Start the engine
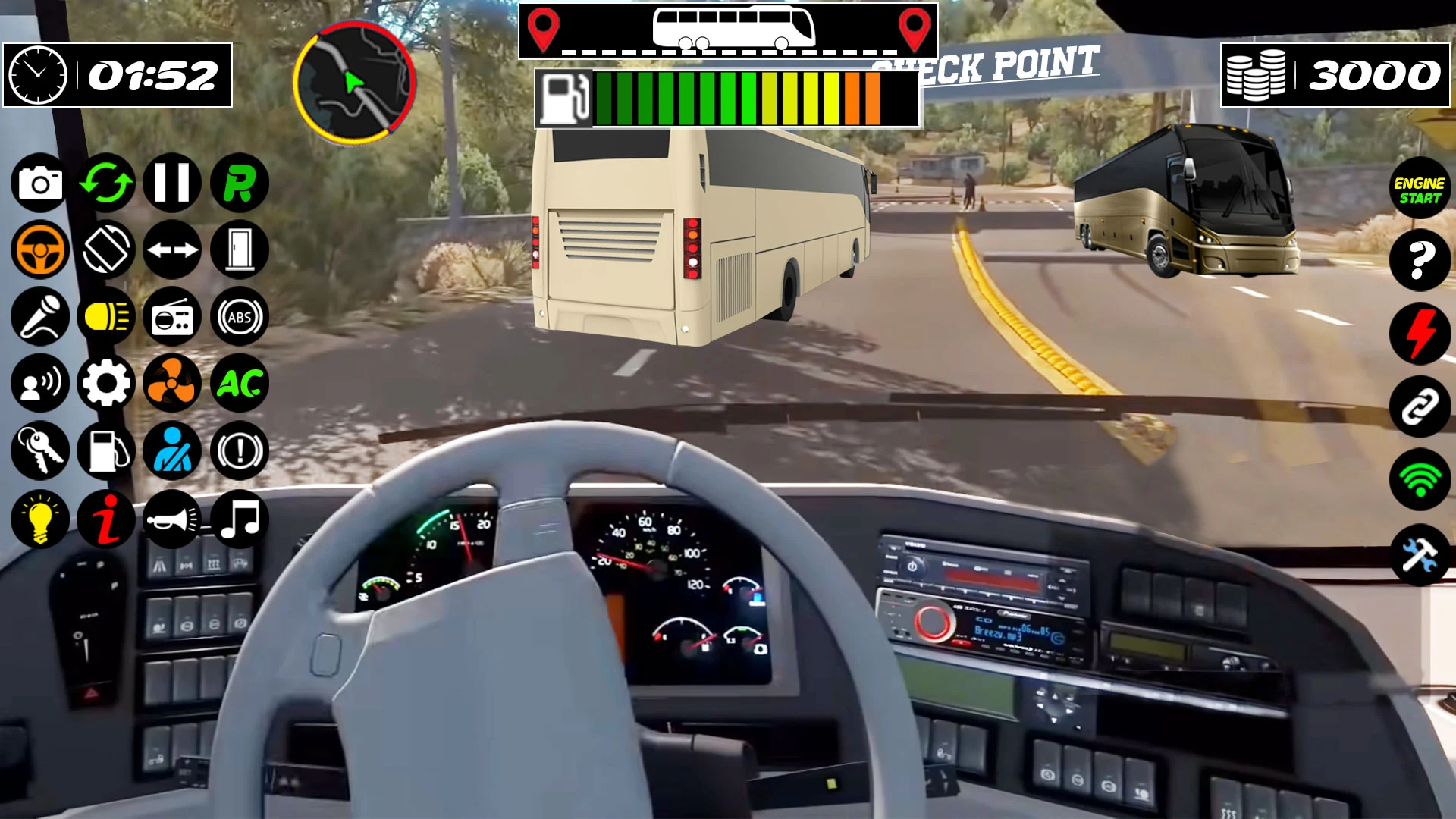Image resolution: width=1456 pixels, height=819 pixels. pos(1420,189)
